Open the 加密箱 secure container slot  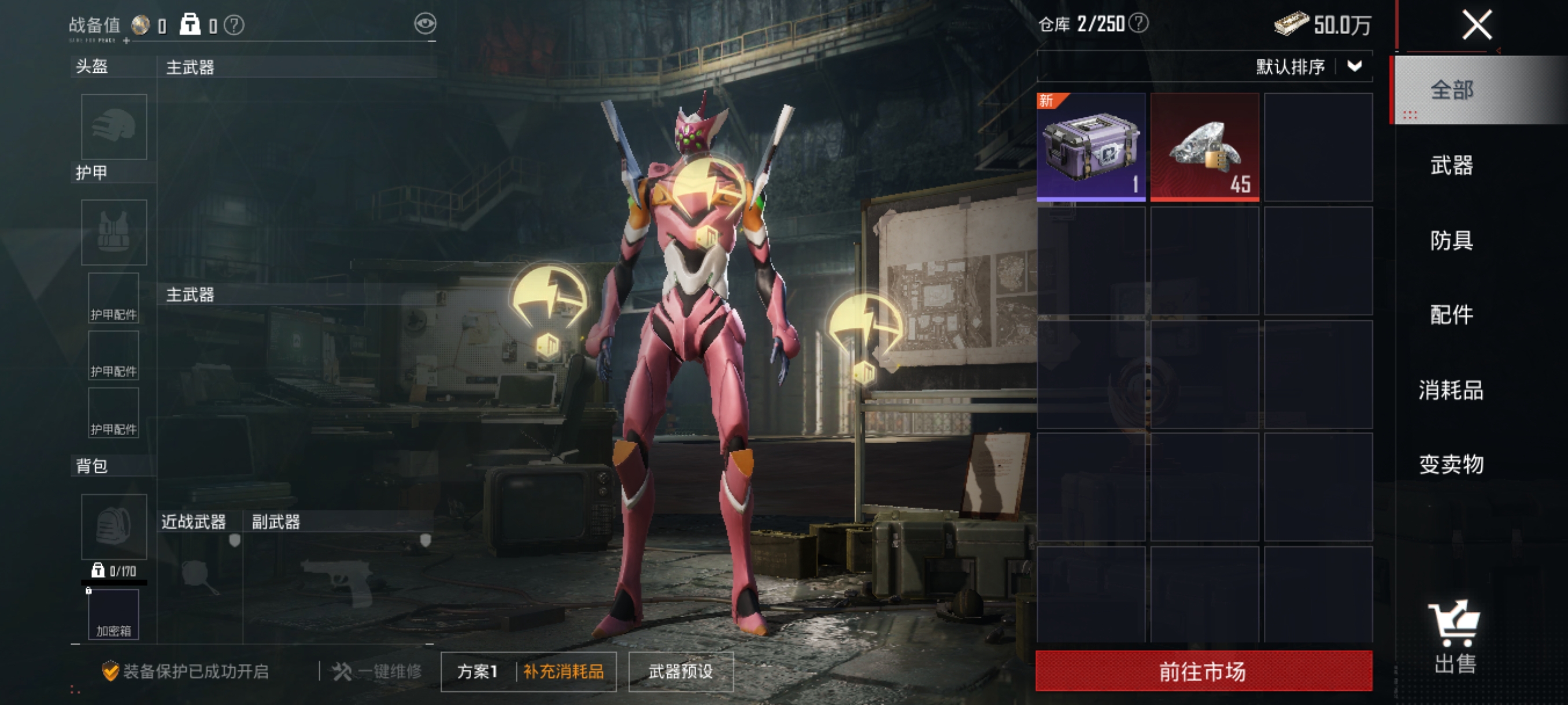[x=114, y=614]
